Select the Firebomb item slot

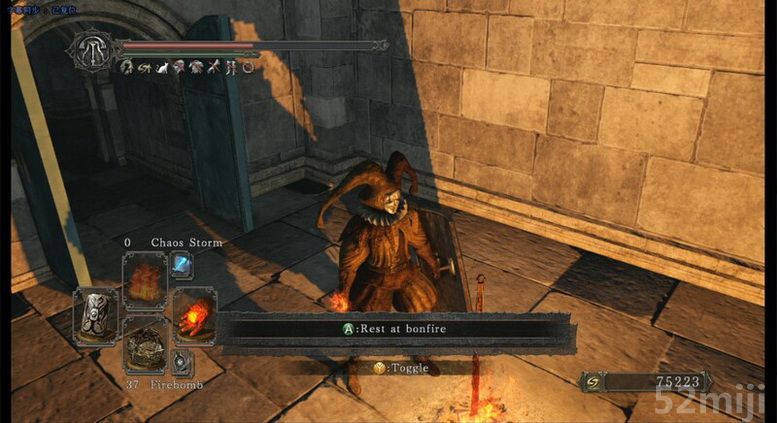click(x=145, y=343)
